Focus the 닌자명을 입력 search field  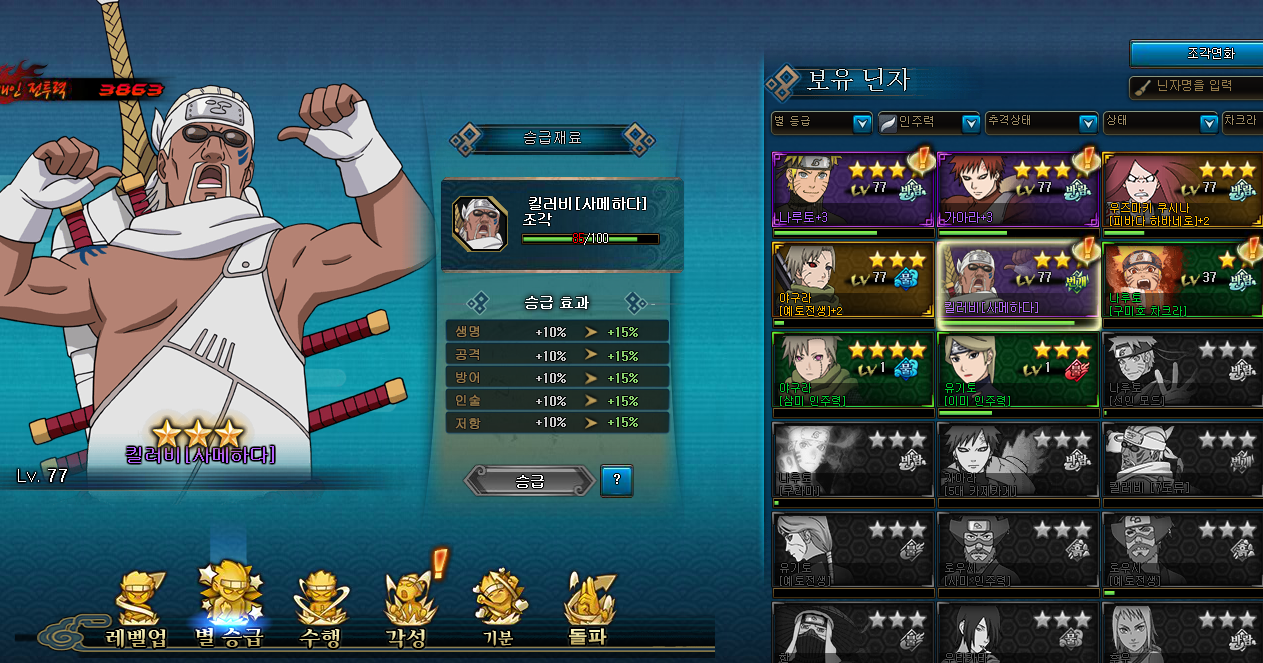1200,87
